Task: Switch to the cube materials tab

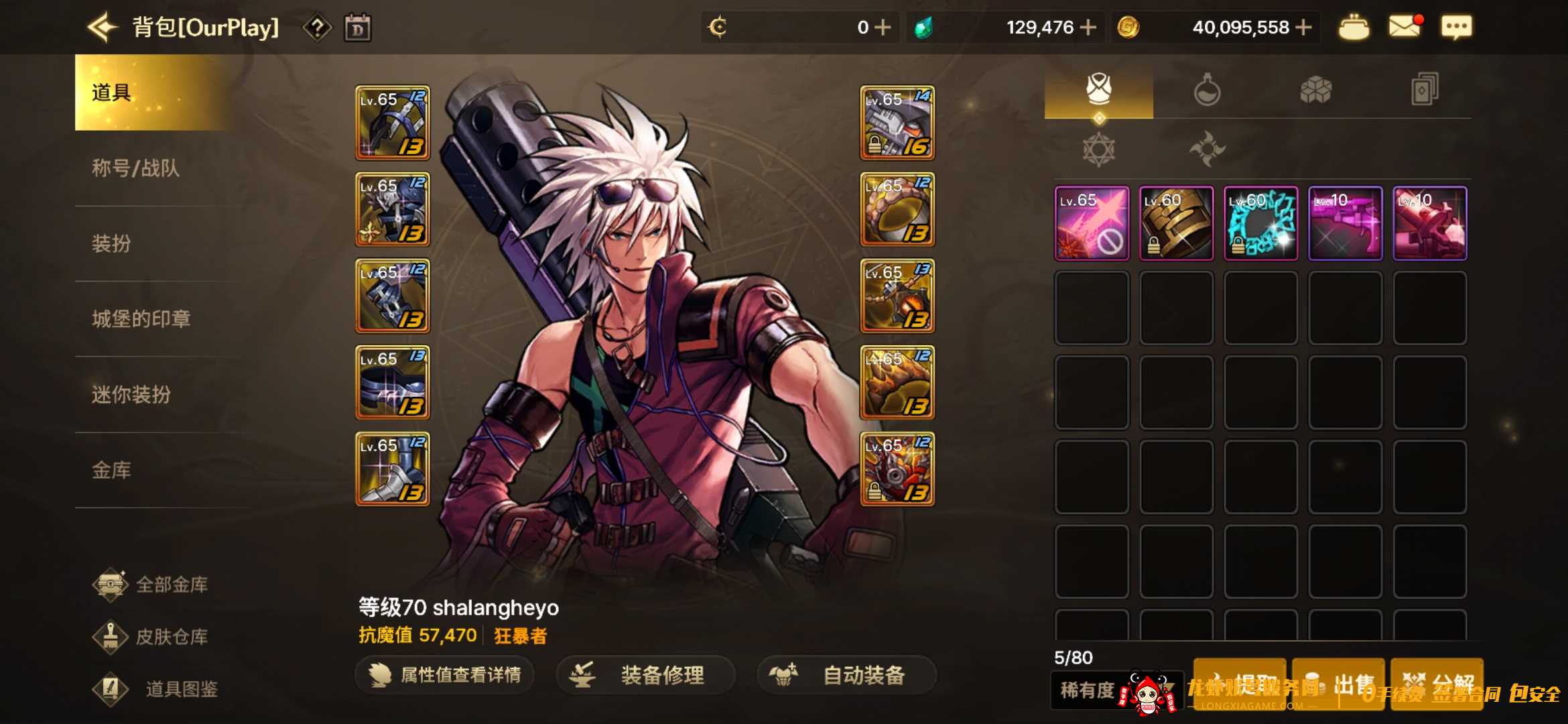Action: point(1315,90)
